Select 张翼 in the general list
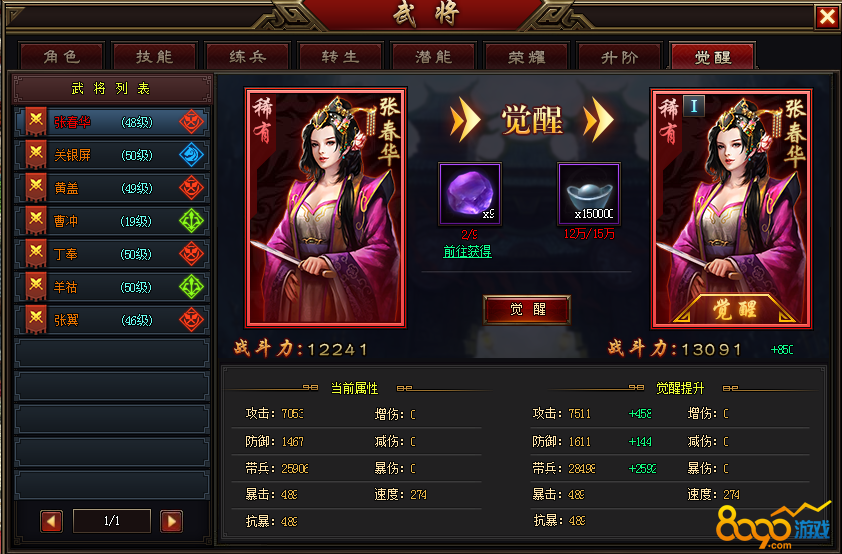Image resolution: width=842 pixels, height=554 pixels. point(112,320)
